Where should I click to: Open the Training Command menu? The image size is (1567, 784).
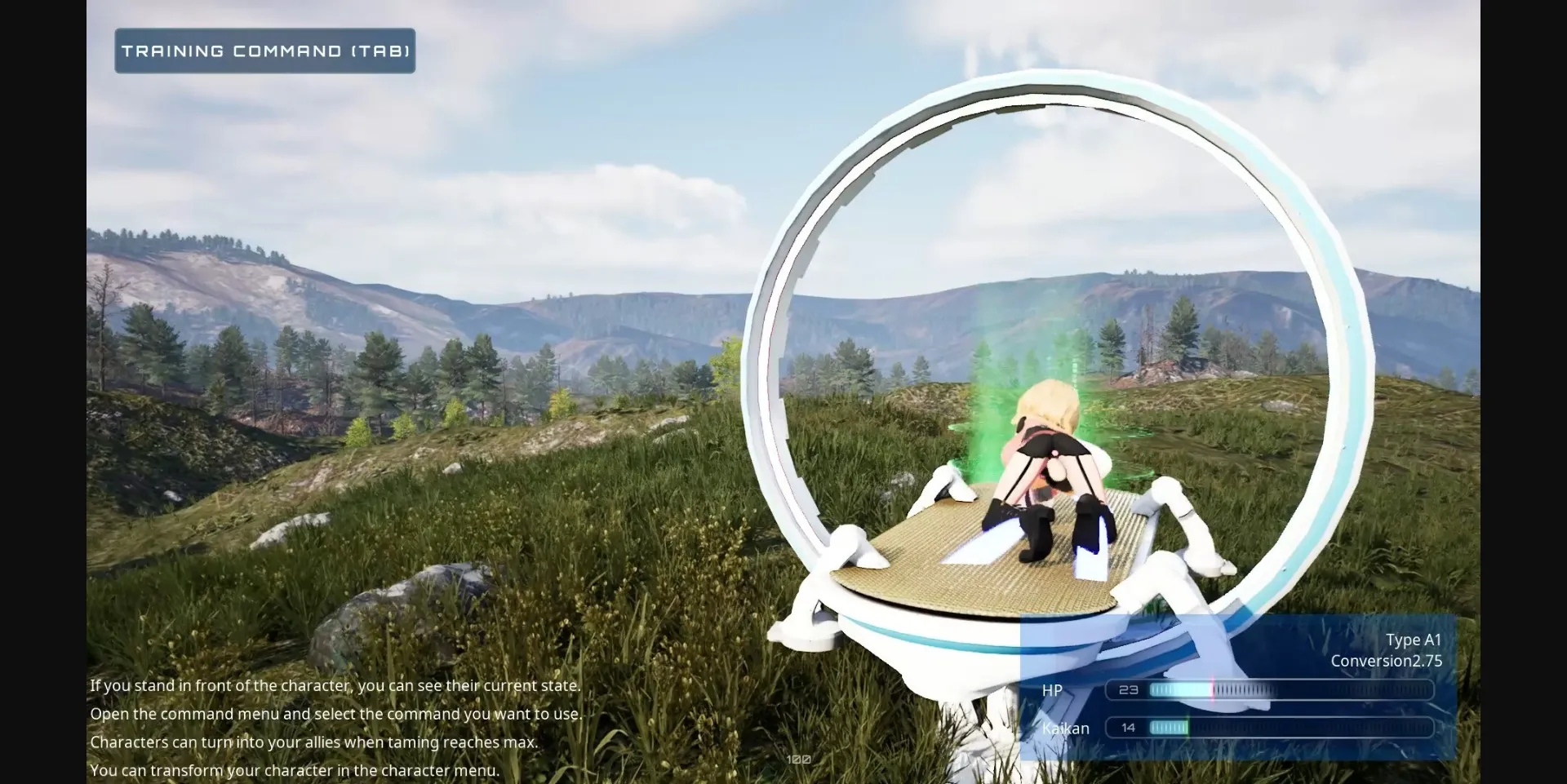(264, 50)
